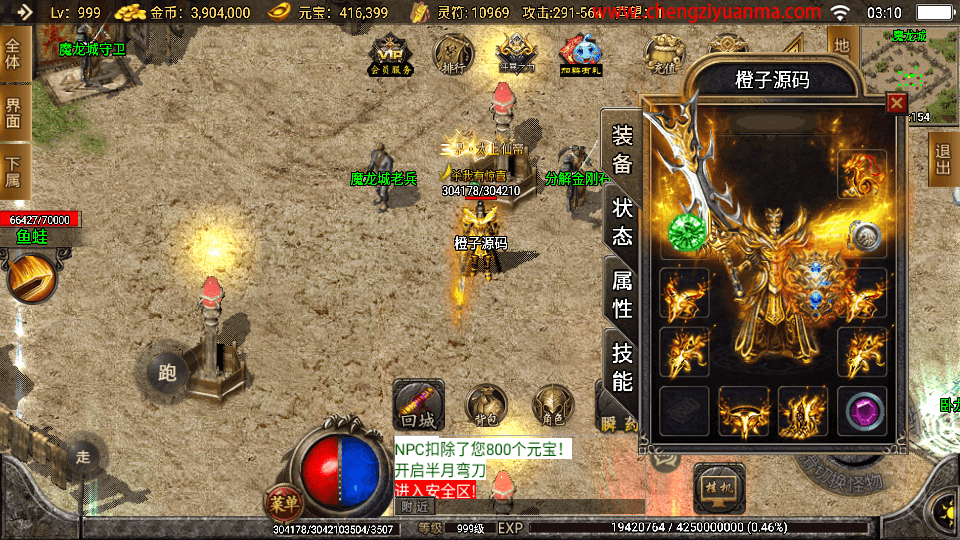
Task: Open the 充值 recharge money bag icon
Action: 660,56
